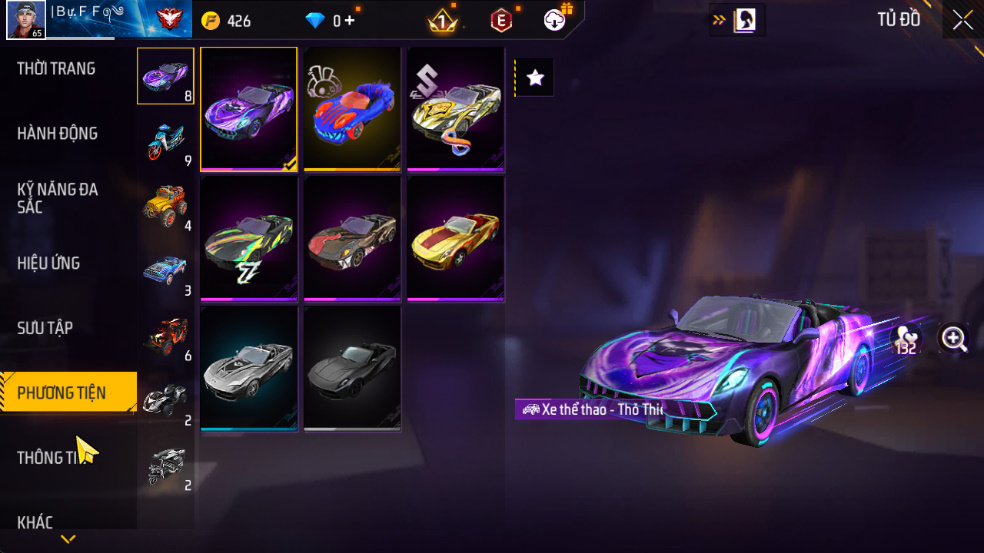This screenshot has width=984, height=553.
Task: Open the Hiệu Ứng section
Action: tap(48, 263)
